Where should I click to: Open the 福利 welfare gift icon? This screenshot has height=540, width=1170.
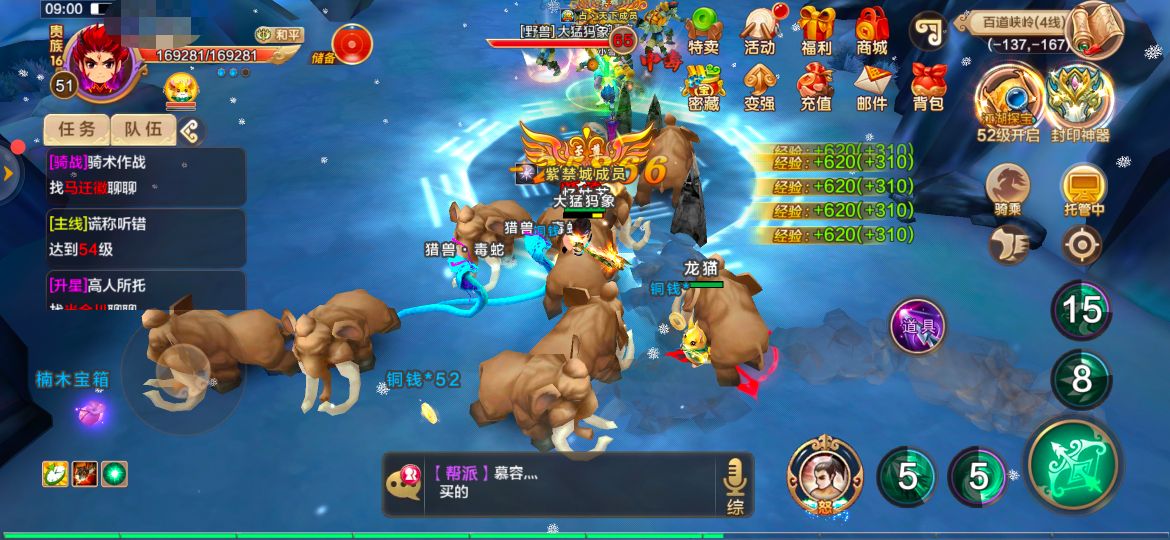coord(816,29)
